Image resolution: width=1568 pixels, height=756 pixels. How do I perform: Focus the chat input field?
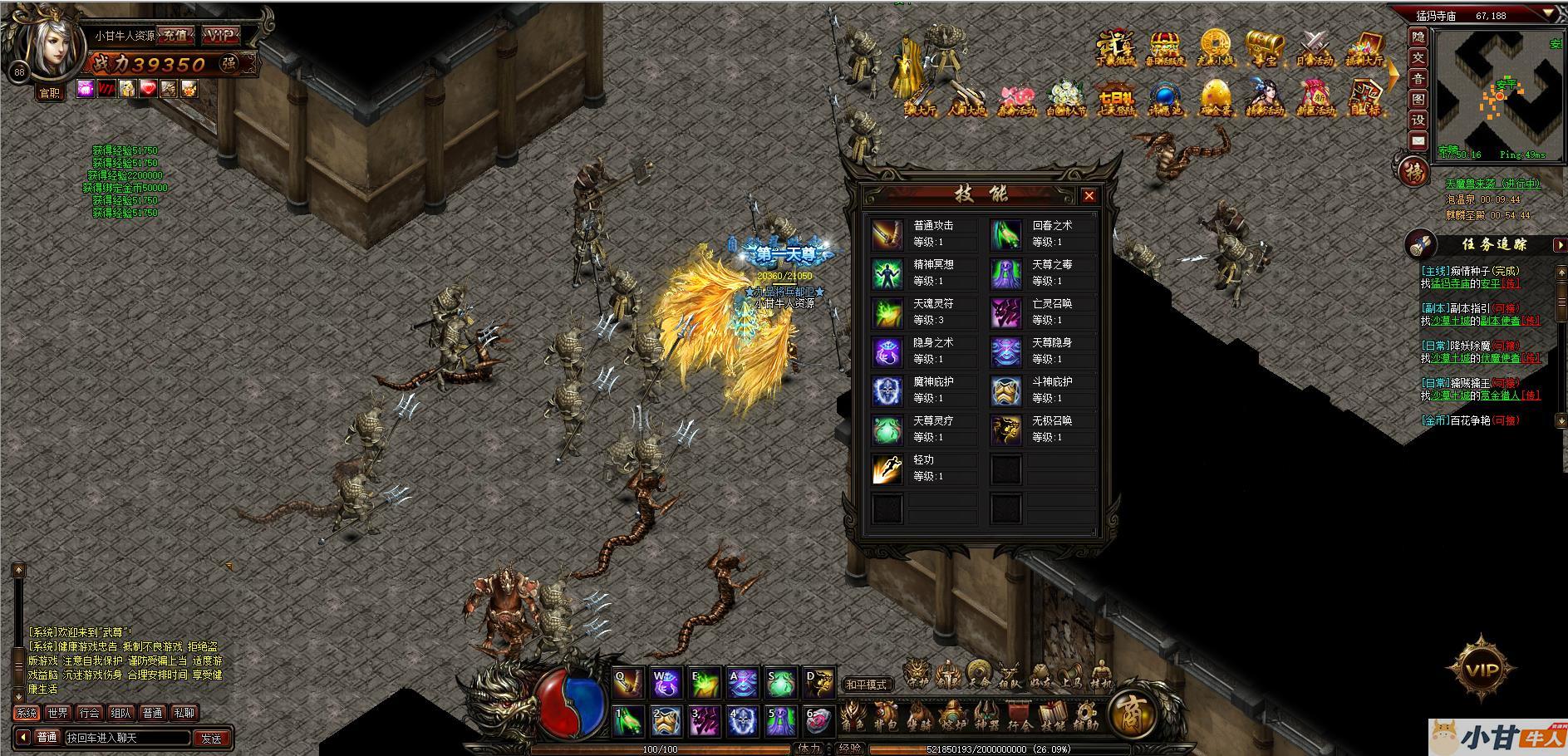(x=126, y=738)
